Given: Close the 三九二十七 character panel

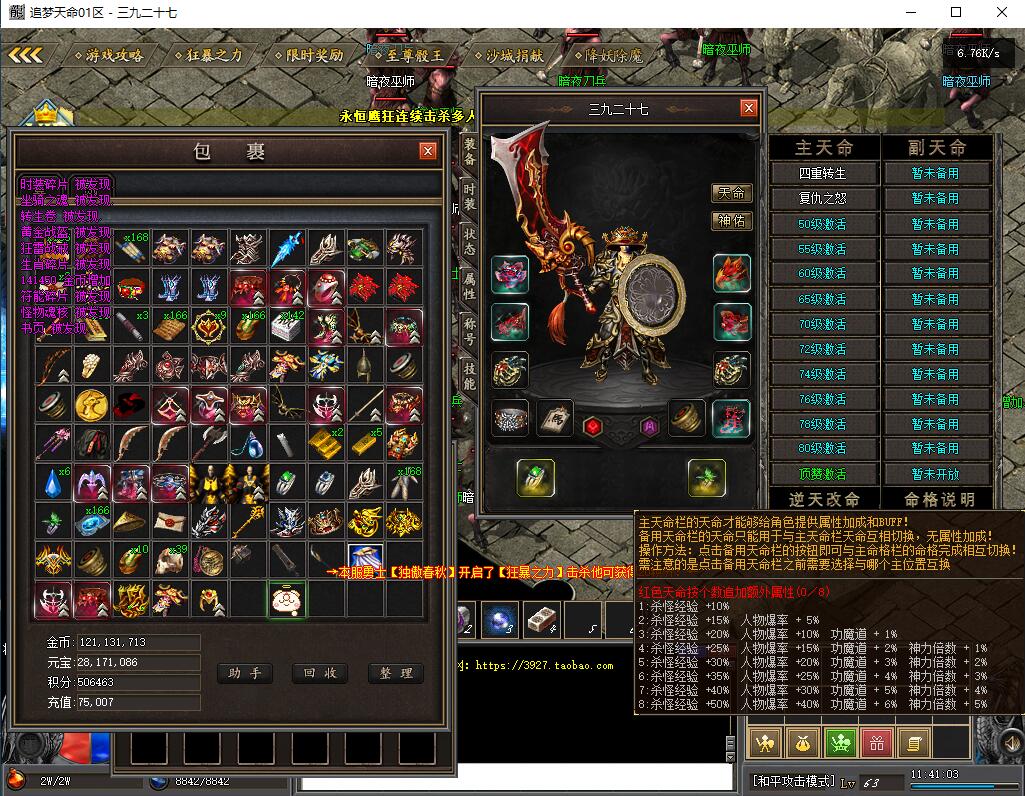Looking at the screenshot, I should point(748,108).
